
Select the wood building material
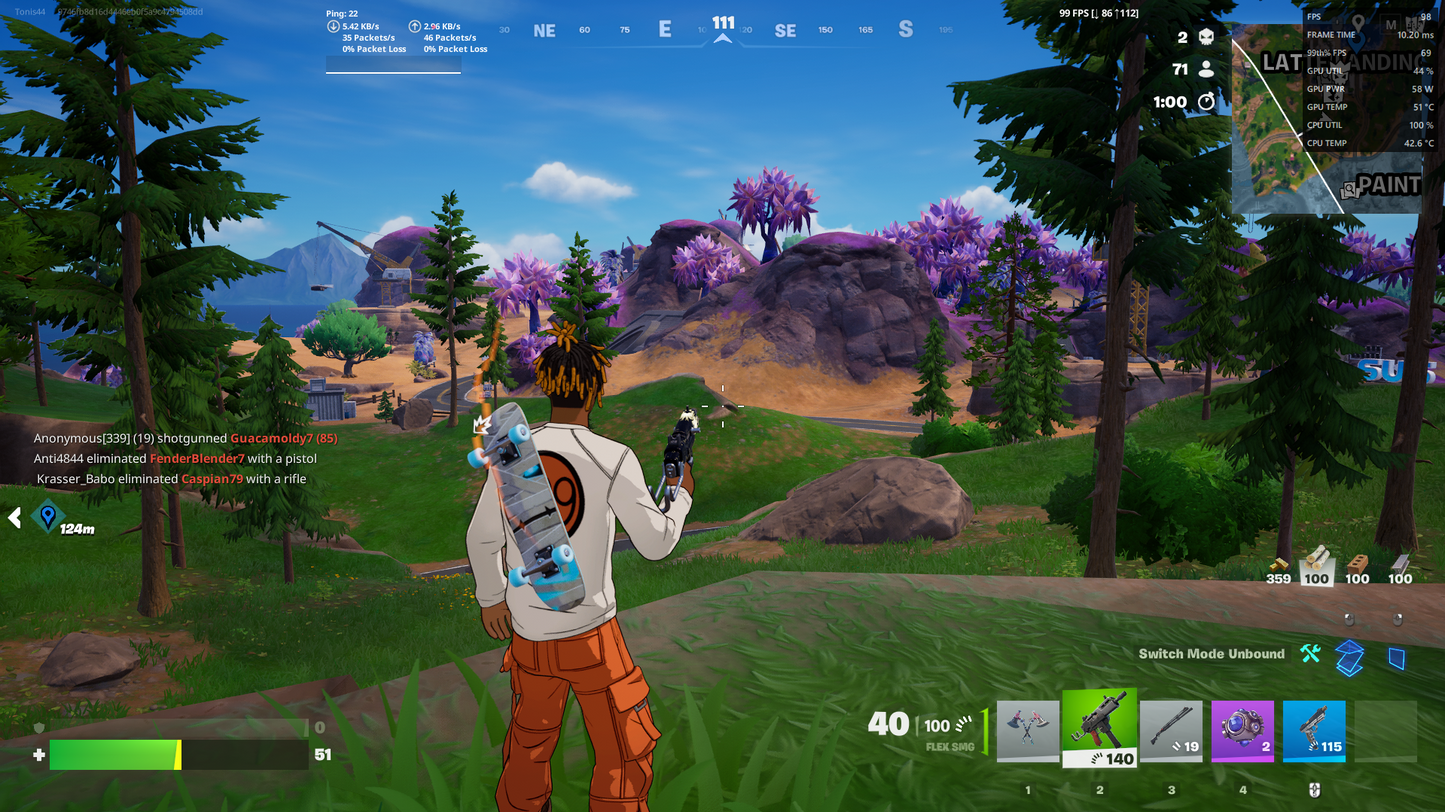(1316, 566)
